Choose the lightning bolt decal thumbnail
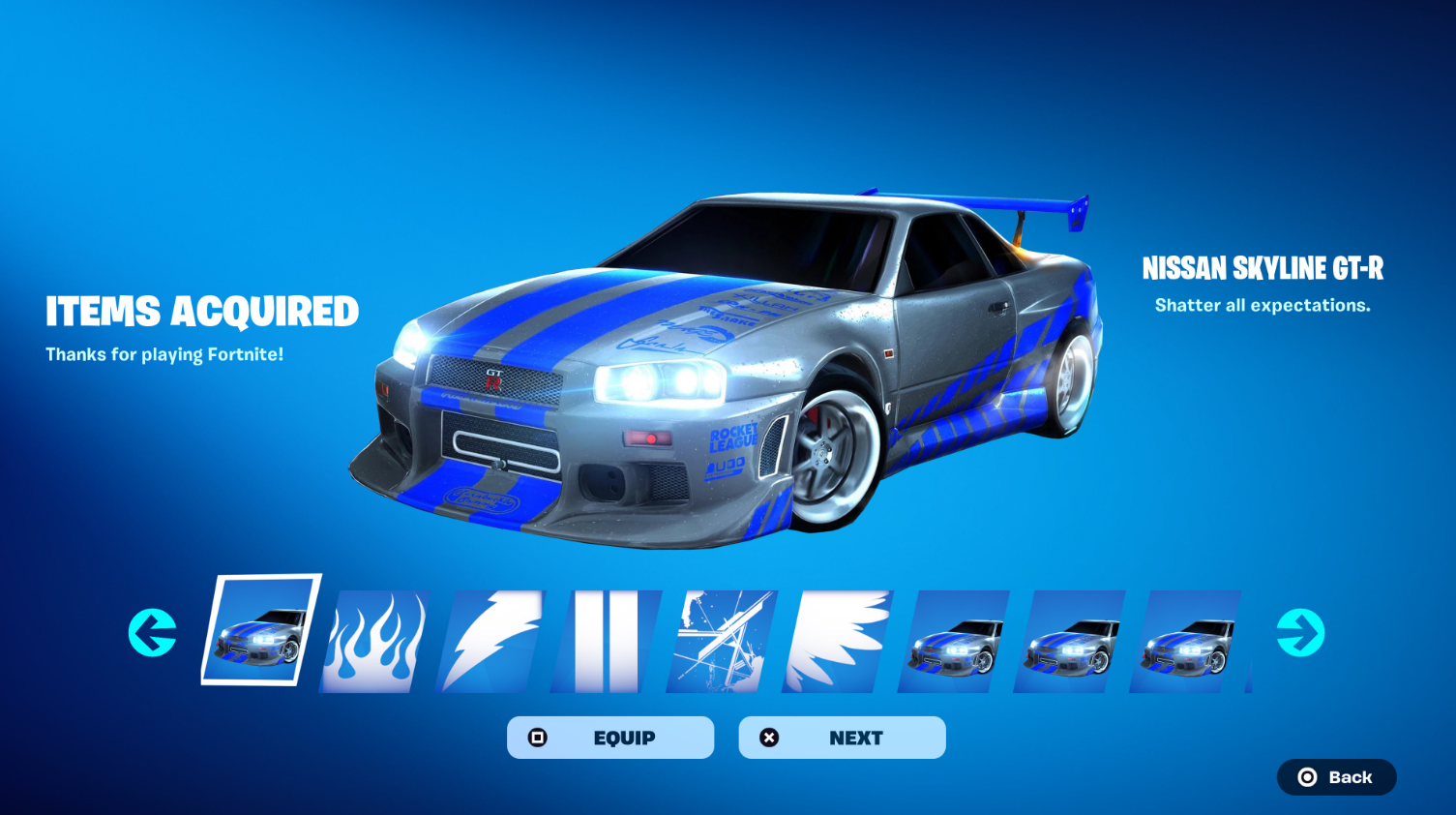Viewport: 1456px width, 815px height. (491, 641)
